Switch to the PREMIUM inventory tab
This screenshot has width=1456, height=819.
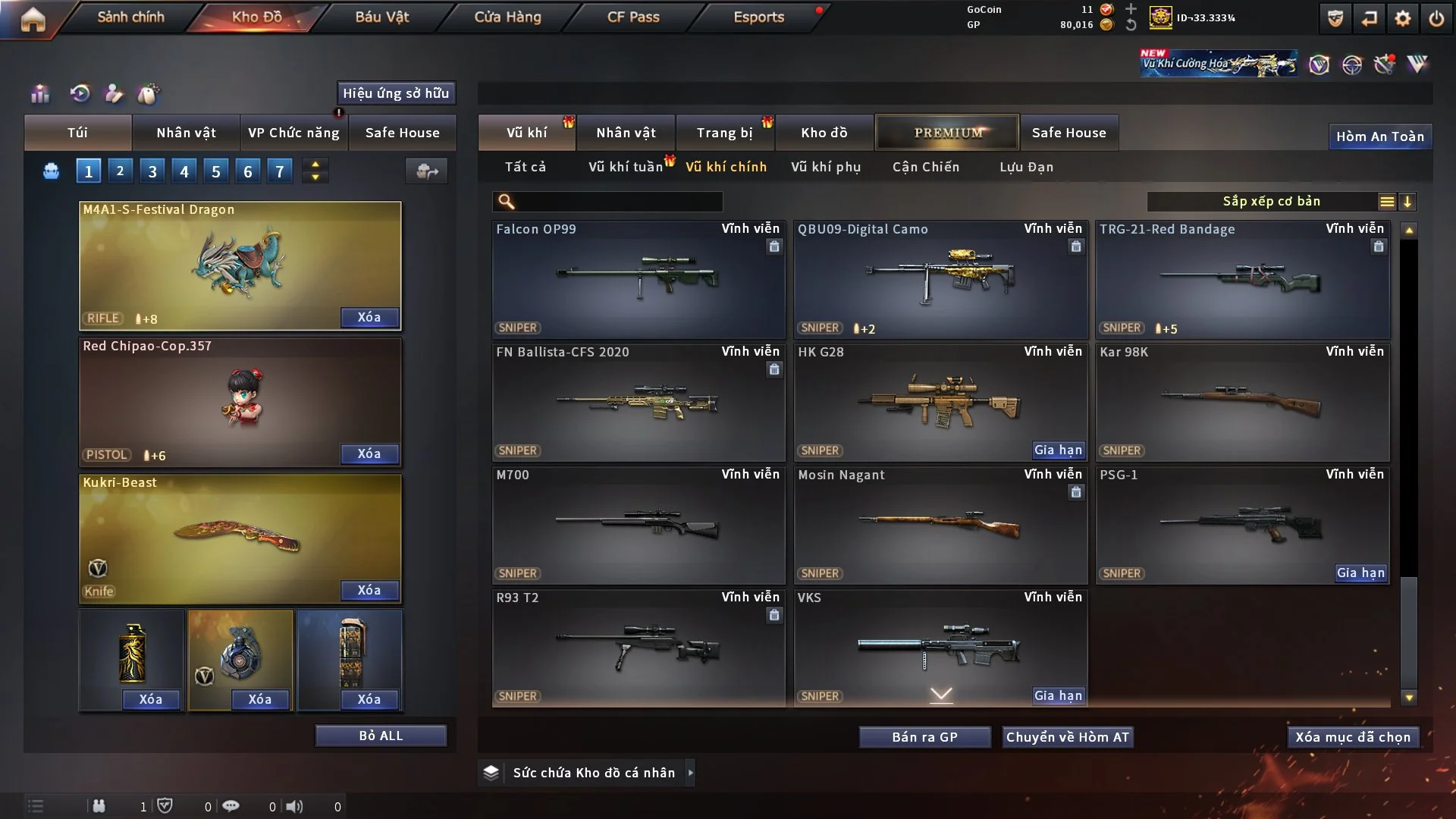point(947,133)
